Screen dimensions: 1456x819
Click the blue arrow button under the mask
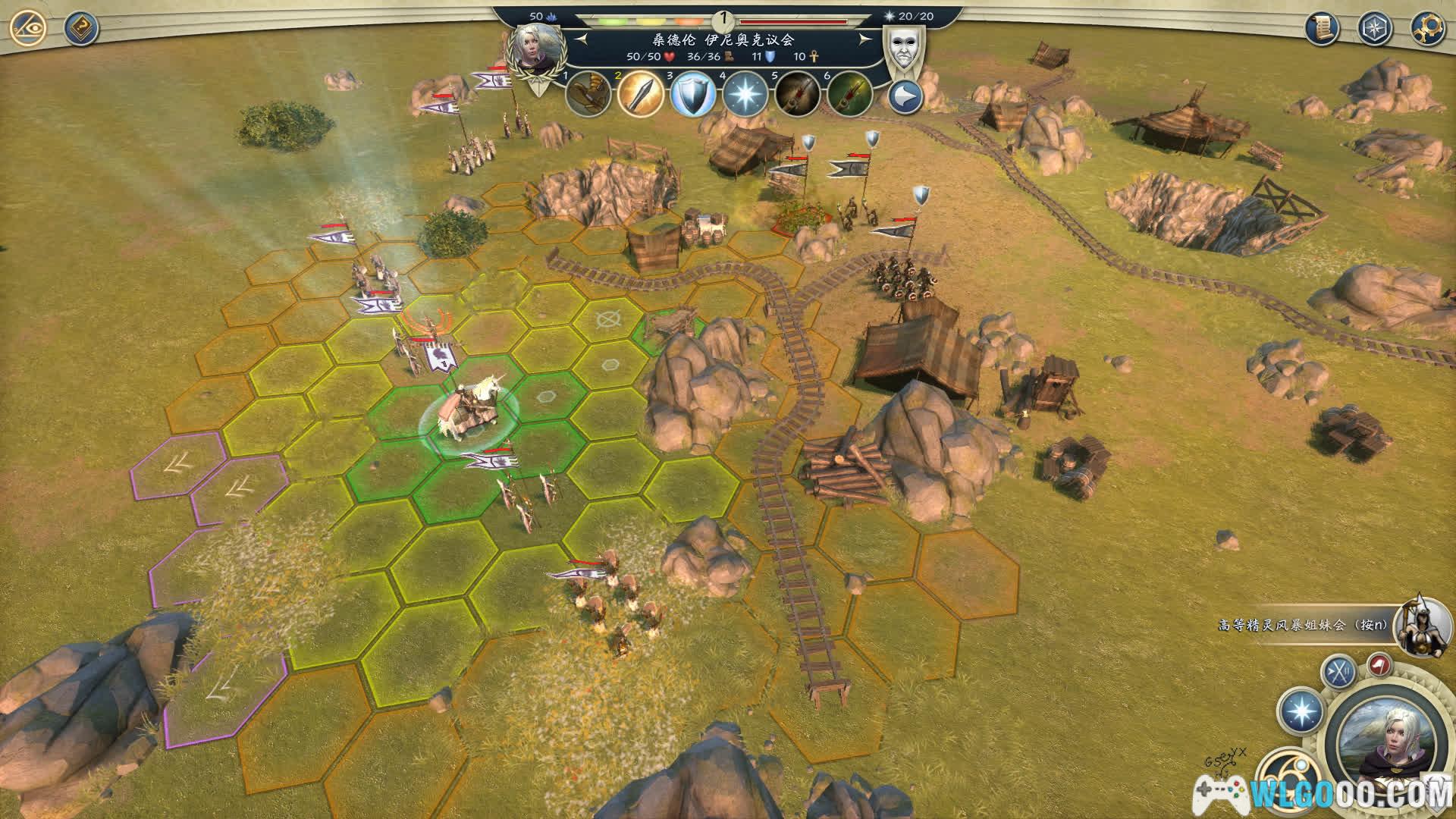click(905, 97)
